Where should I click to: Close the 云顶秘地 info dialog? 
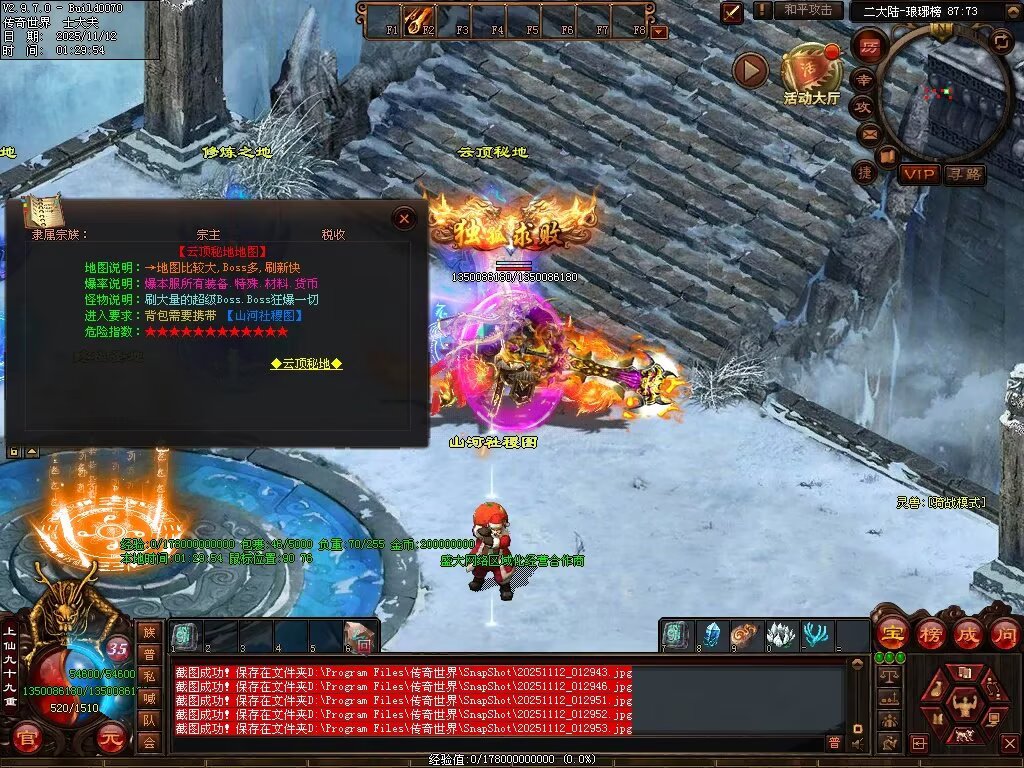pyautogui.click(x=404, y=218)
